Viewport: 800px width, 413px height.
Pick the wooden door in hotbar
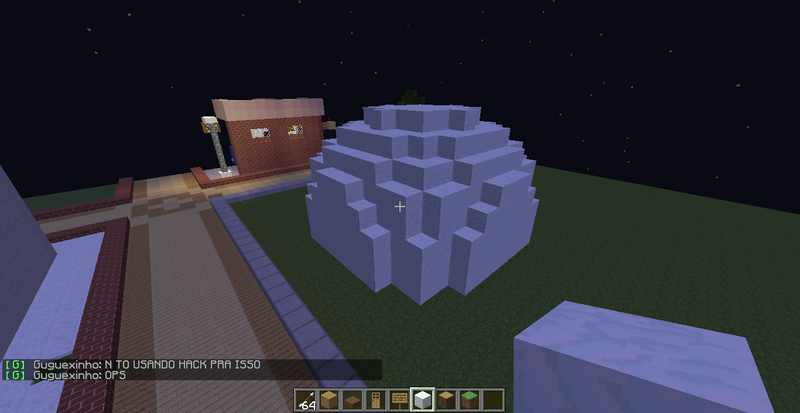(x=376, y=401)
